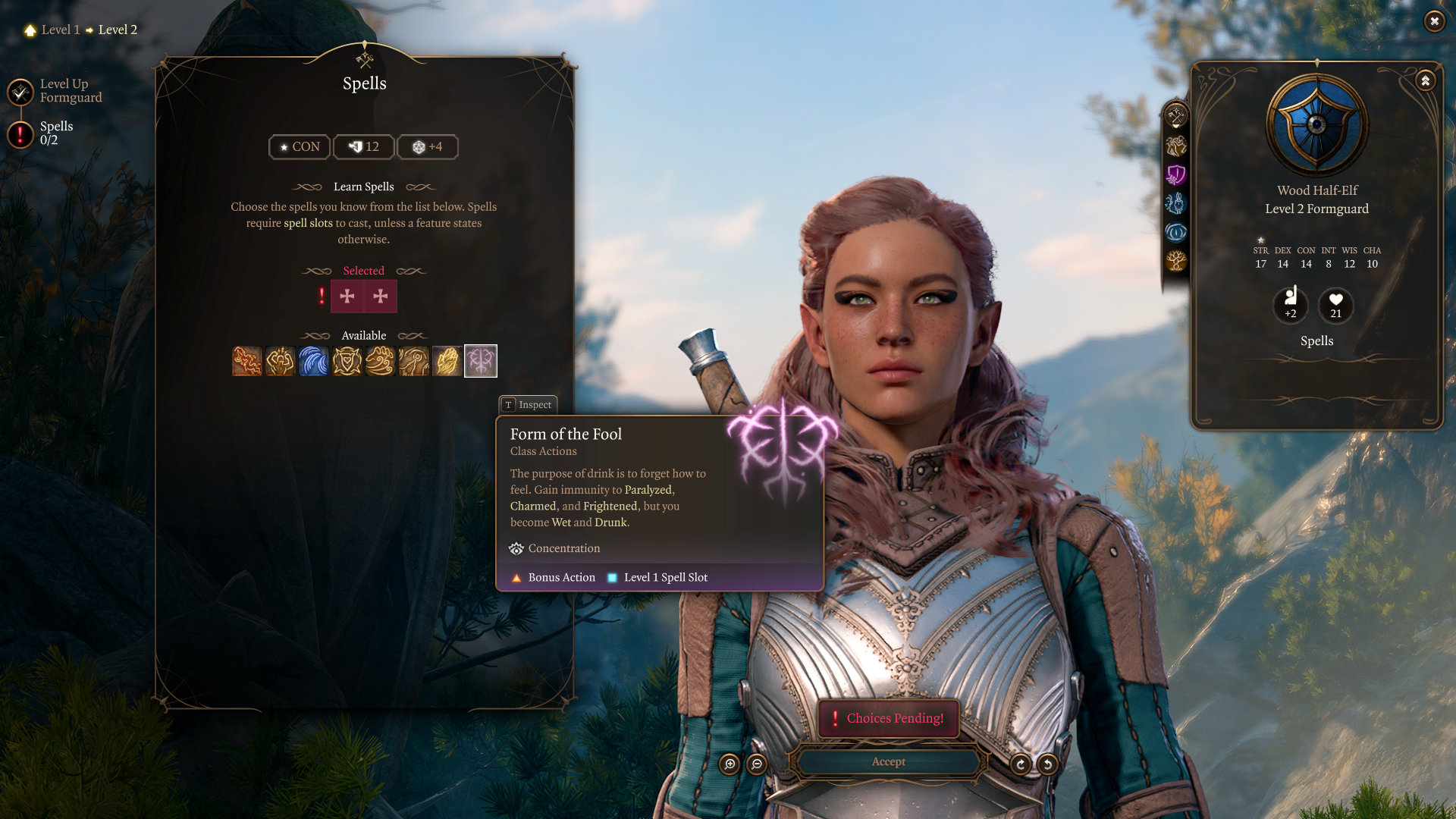Pick the flexing muscular figure spell
Image resolution: width=1456 pixels, height=819 pixels.
point(281,361)
